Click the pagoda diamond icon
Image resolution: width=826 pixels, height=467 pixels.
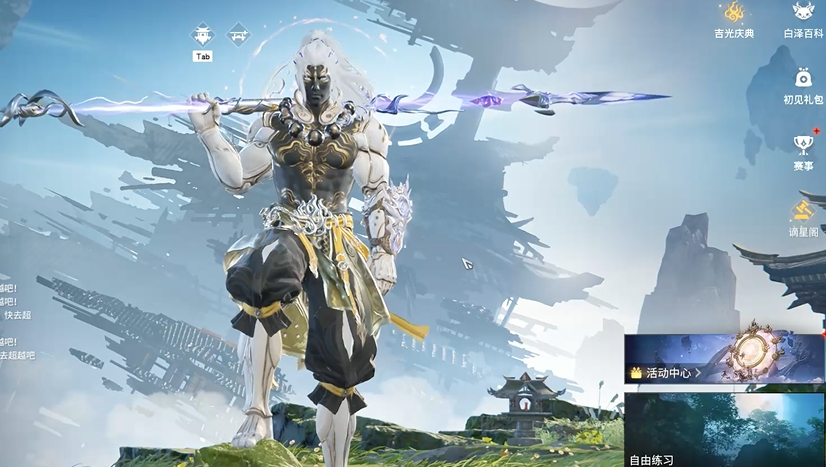[x=203, y=34]
